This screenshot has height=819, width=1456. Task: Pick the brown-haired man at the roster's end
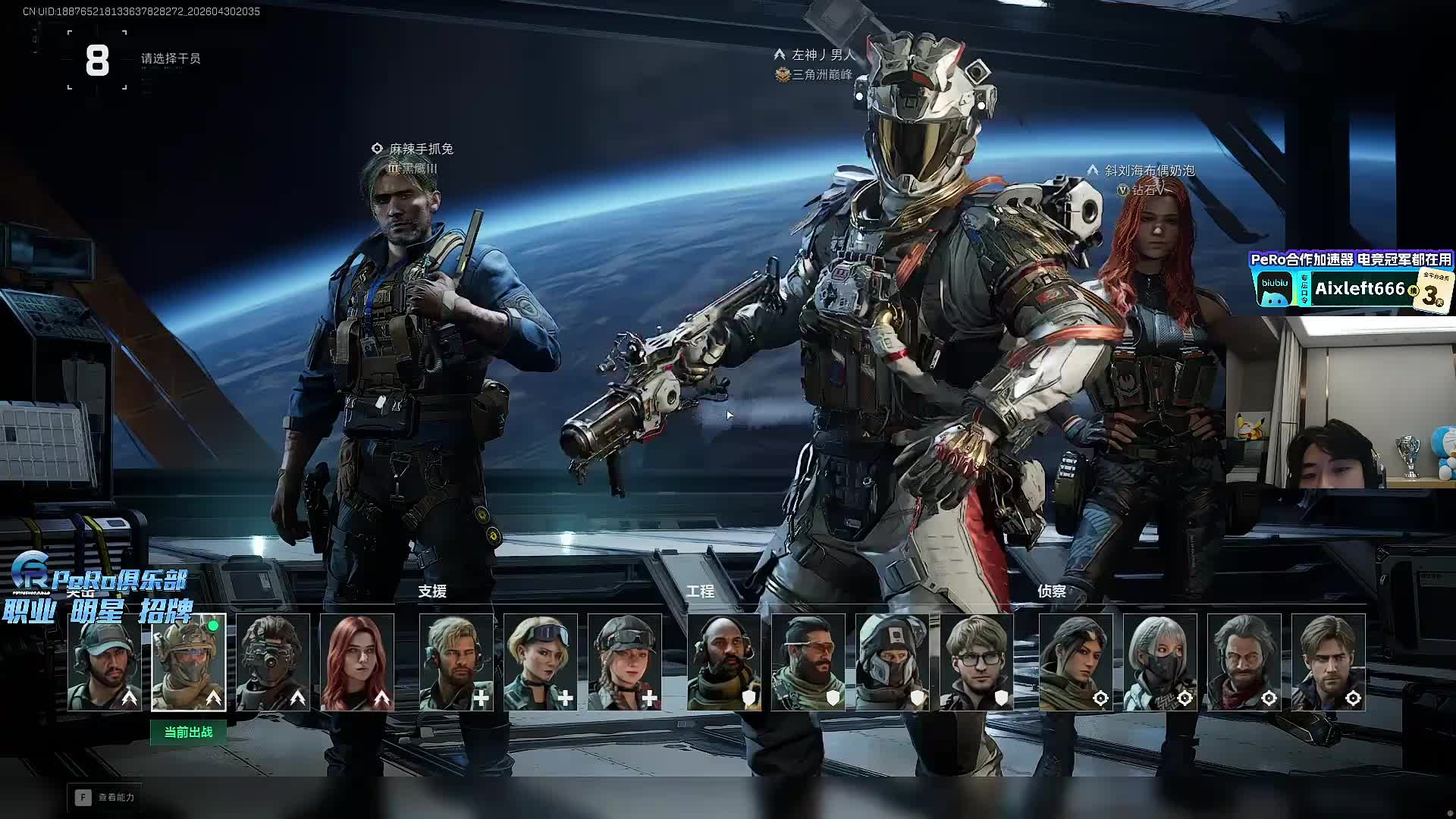(x=1329, y=662)
